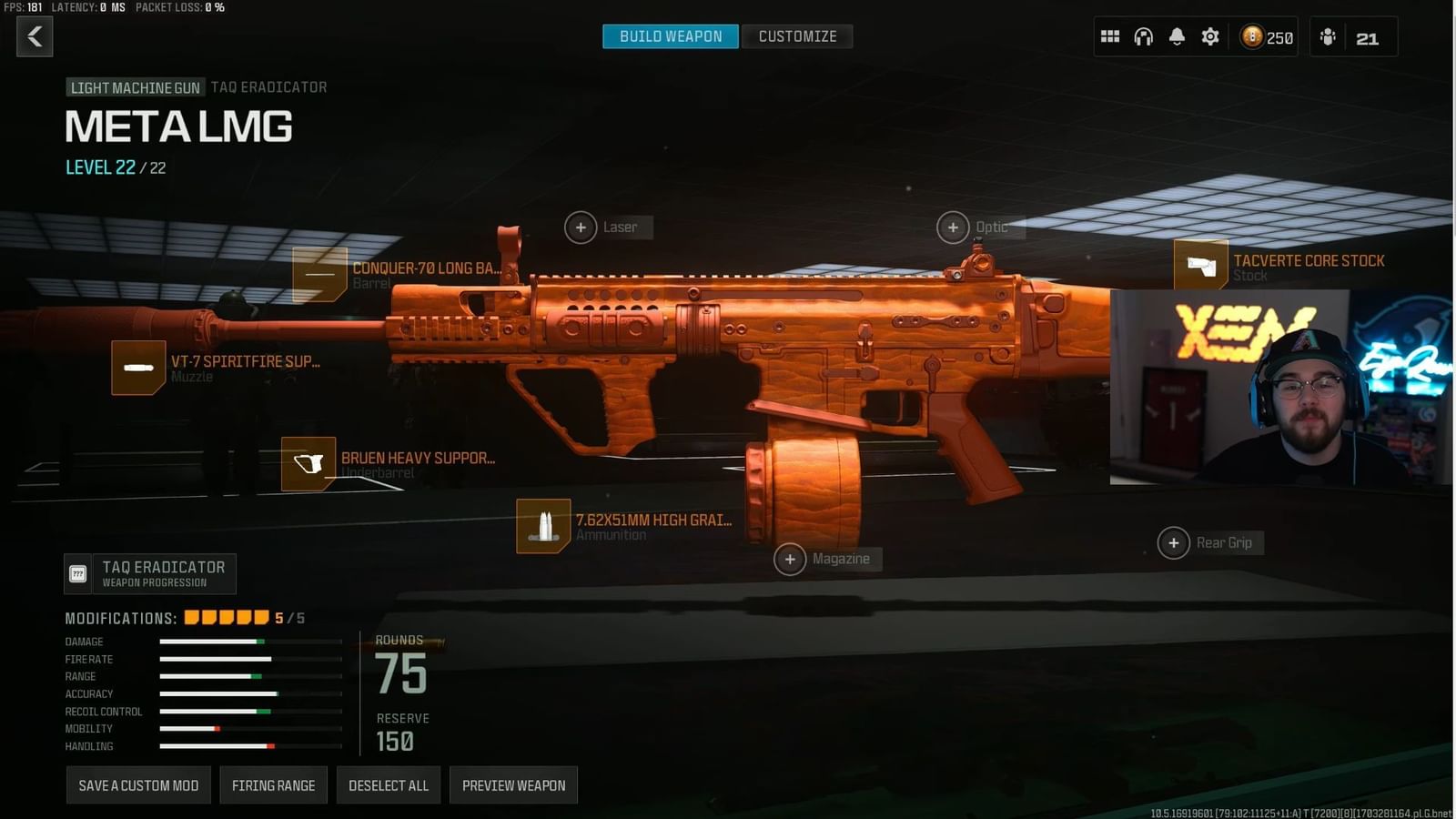Enter the Firing Range
This screenshot has width=1456, height=819.
273,784
